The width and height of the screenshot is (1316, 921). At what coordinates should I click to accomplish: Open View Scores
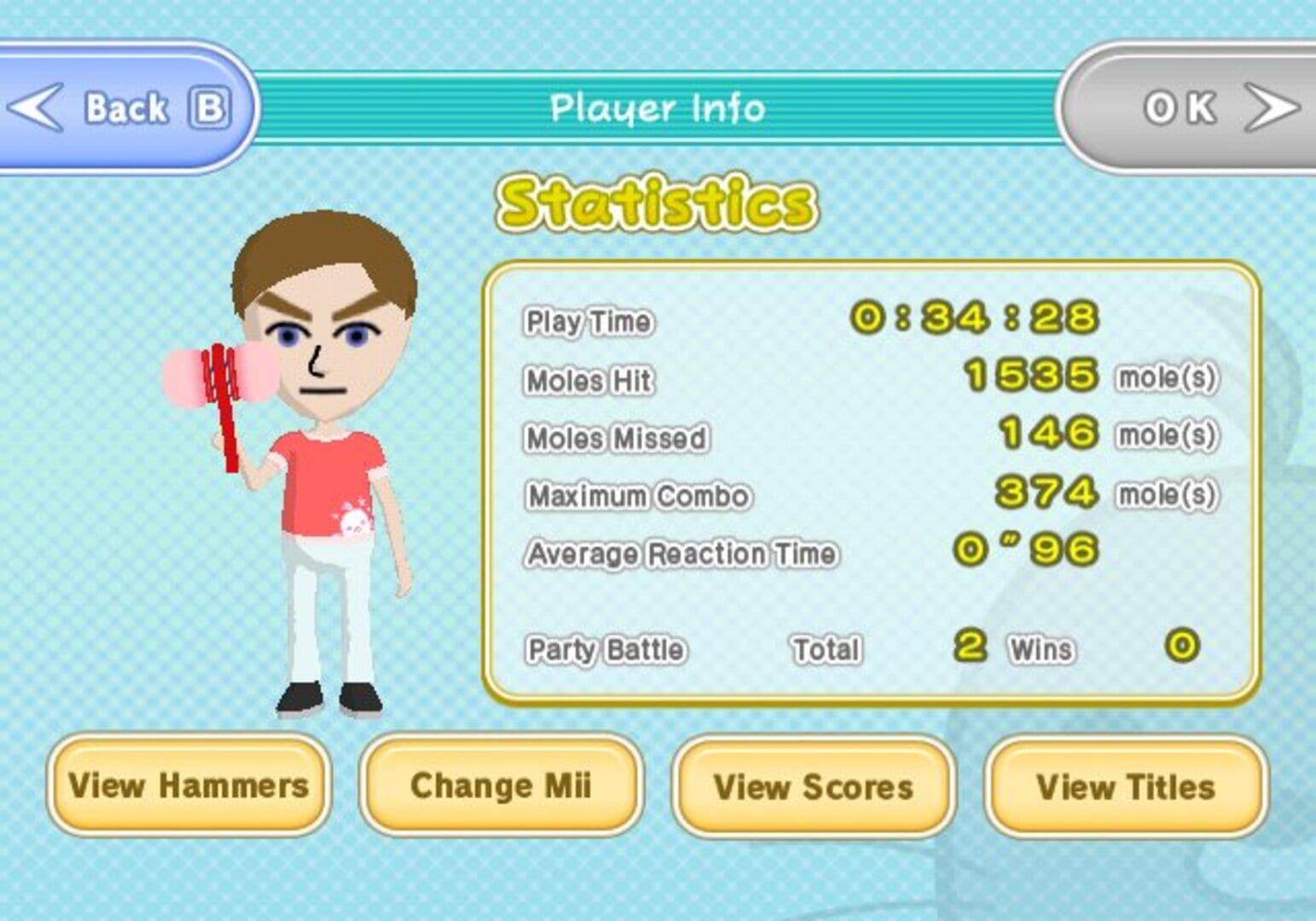(813, 786)
